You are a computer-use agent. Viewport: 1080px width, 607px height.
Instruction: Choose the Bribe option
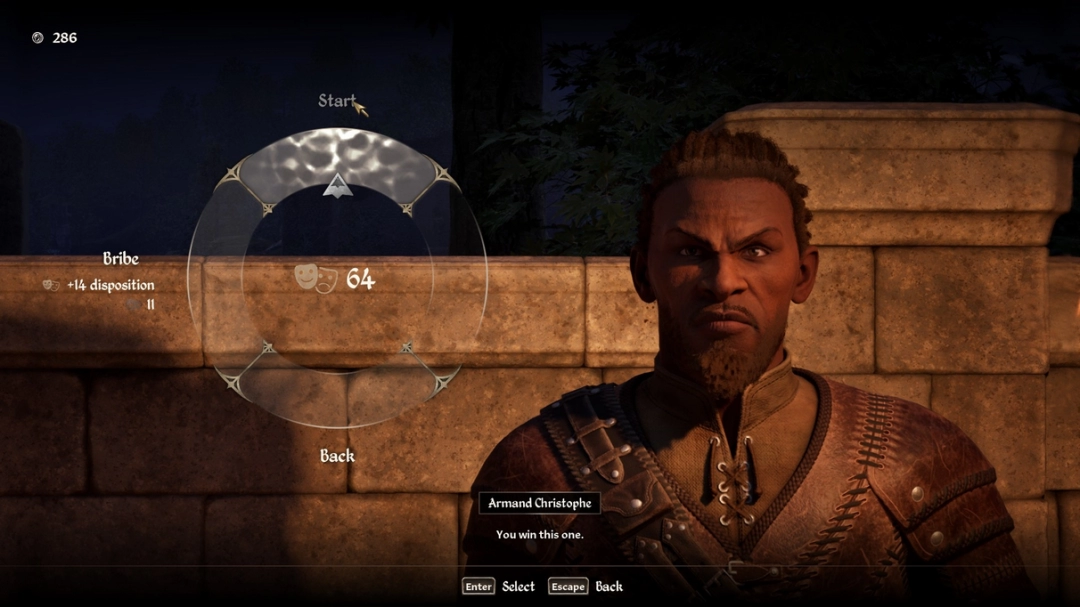point(120,259)
